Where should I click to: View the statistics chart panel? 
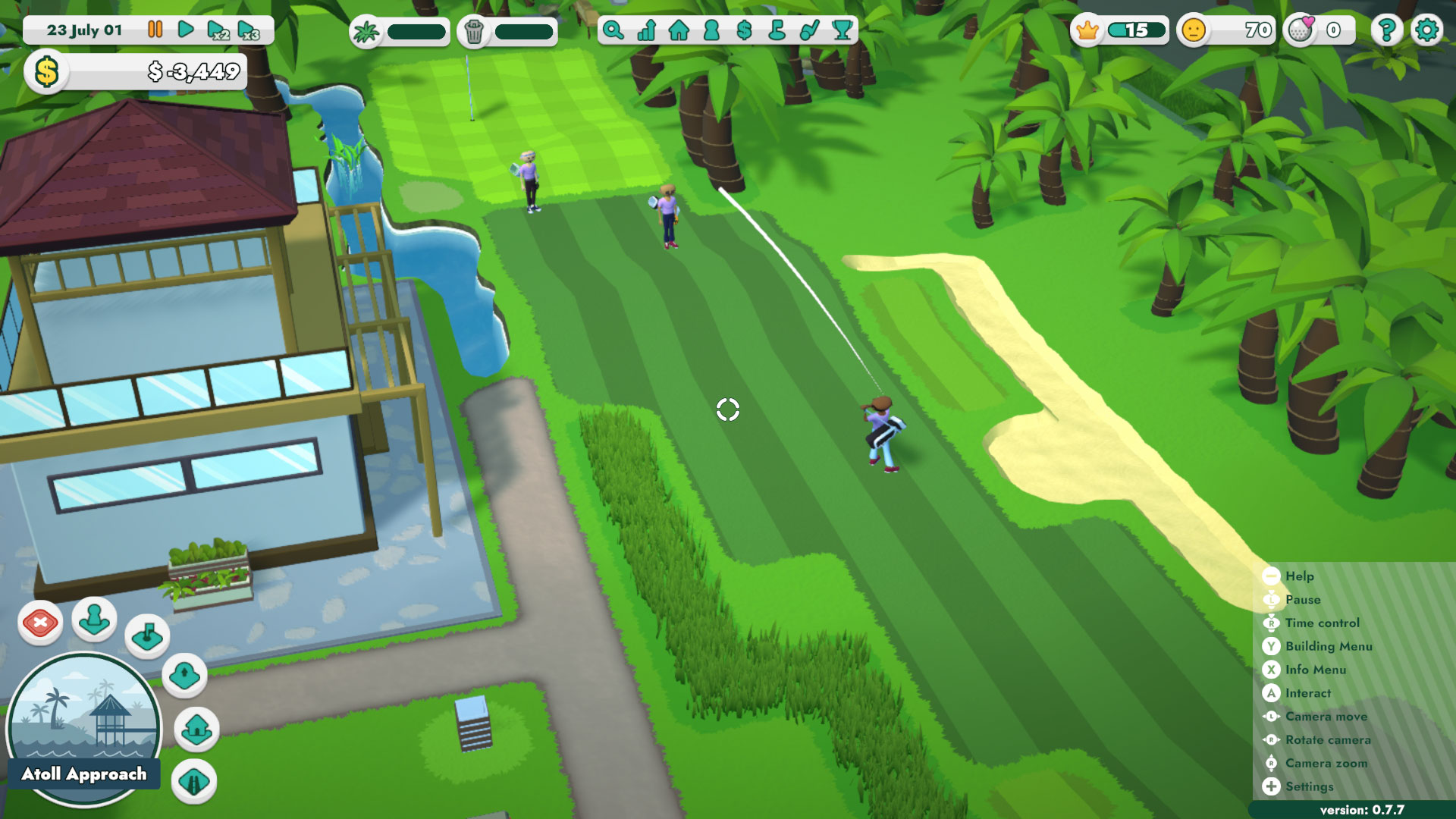click(x=645, y=31)
